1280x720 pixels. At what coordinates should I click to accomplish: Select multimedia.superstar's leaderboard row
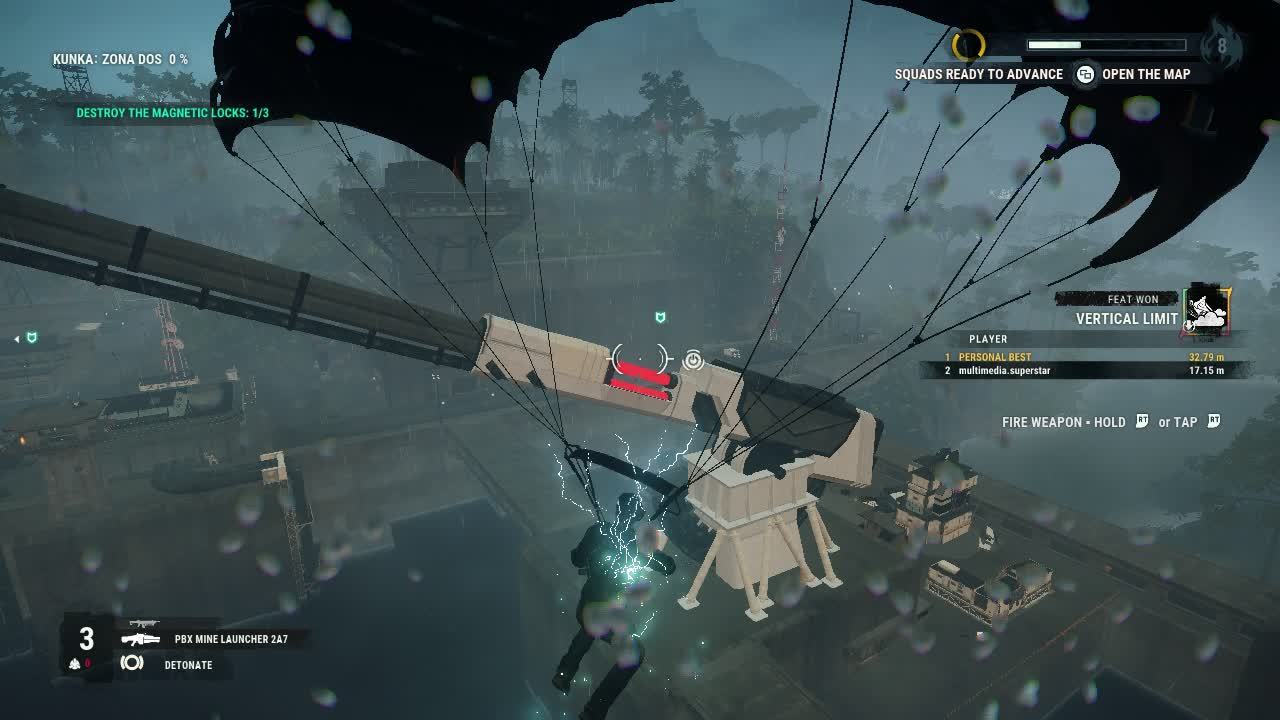[1083, 371]
